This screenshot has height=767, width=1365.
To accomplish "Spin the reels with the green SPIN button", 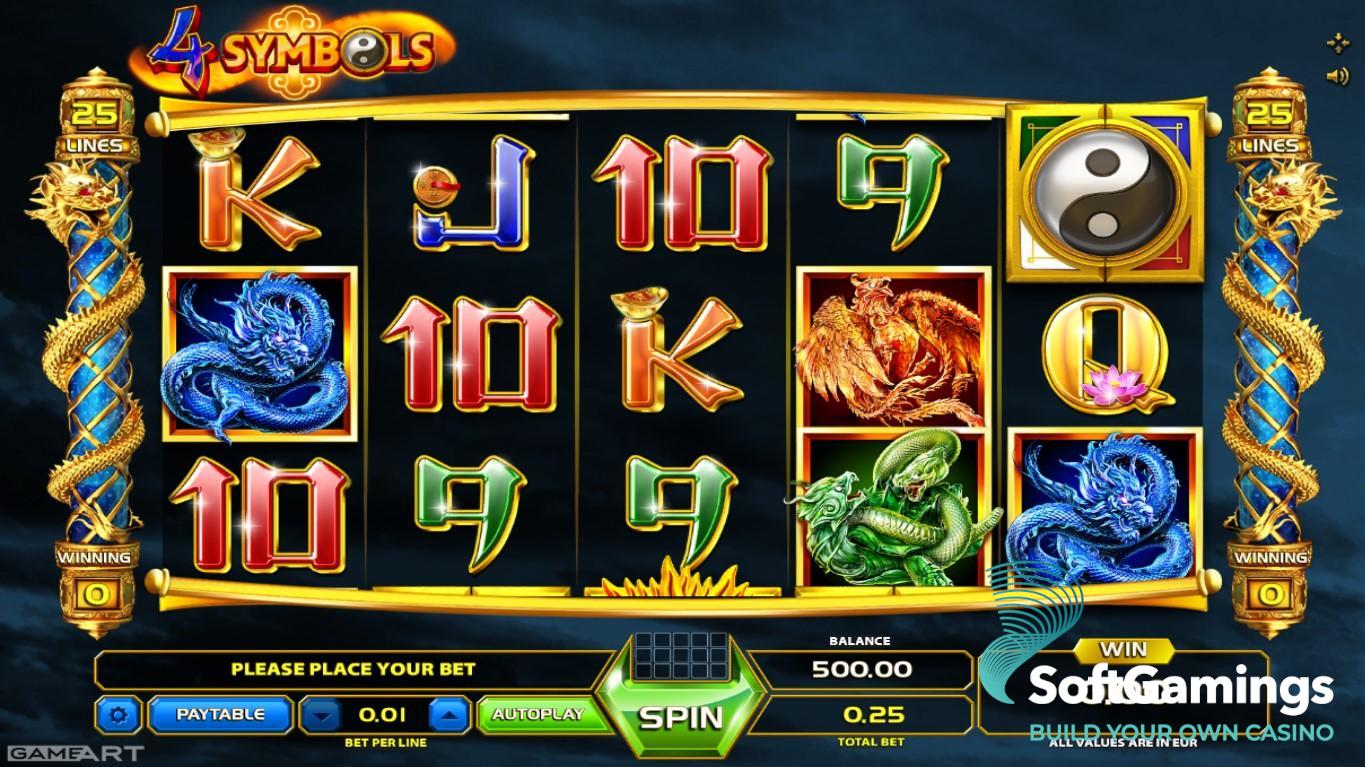I will tap(681, 716).
